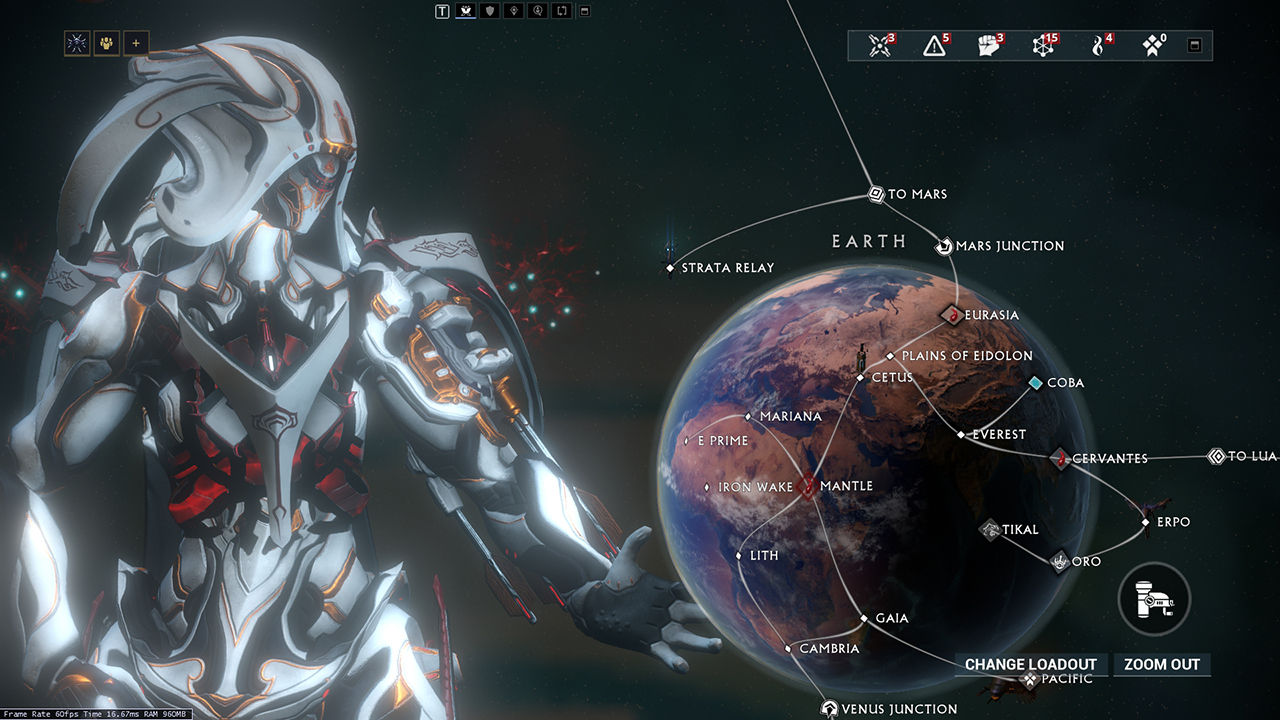Open the Invasions fist icon
The image size is (1280, 720).
(986, 45)
